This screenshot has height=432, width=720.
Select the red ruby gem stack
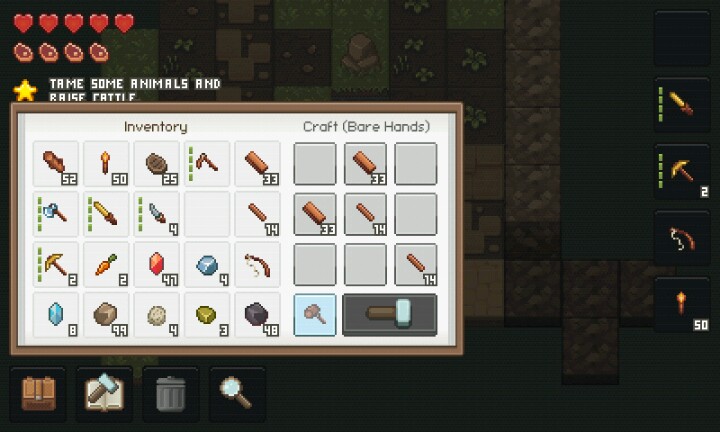(x=157, y=264)
